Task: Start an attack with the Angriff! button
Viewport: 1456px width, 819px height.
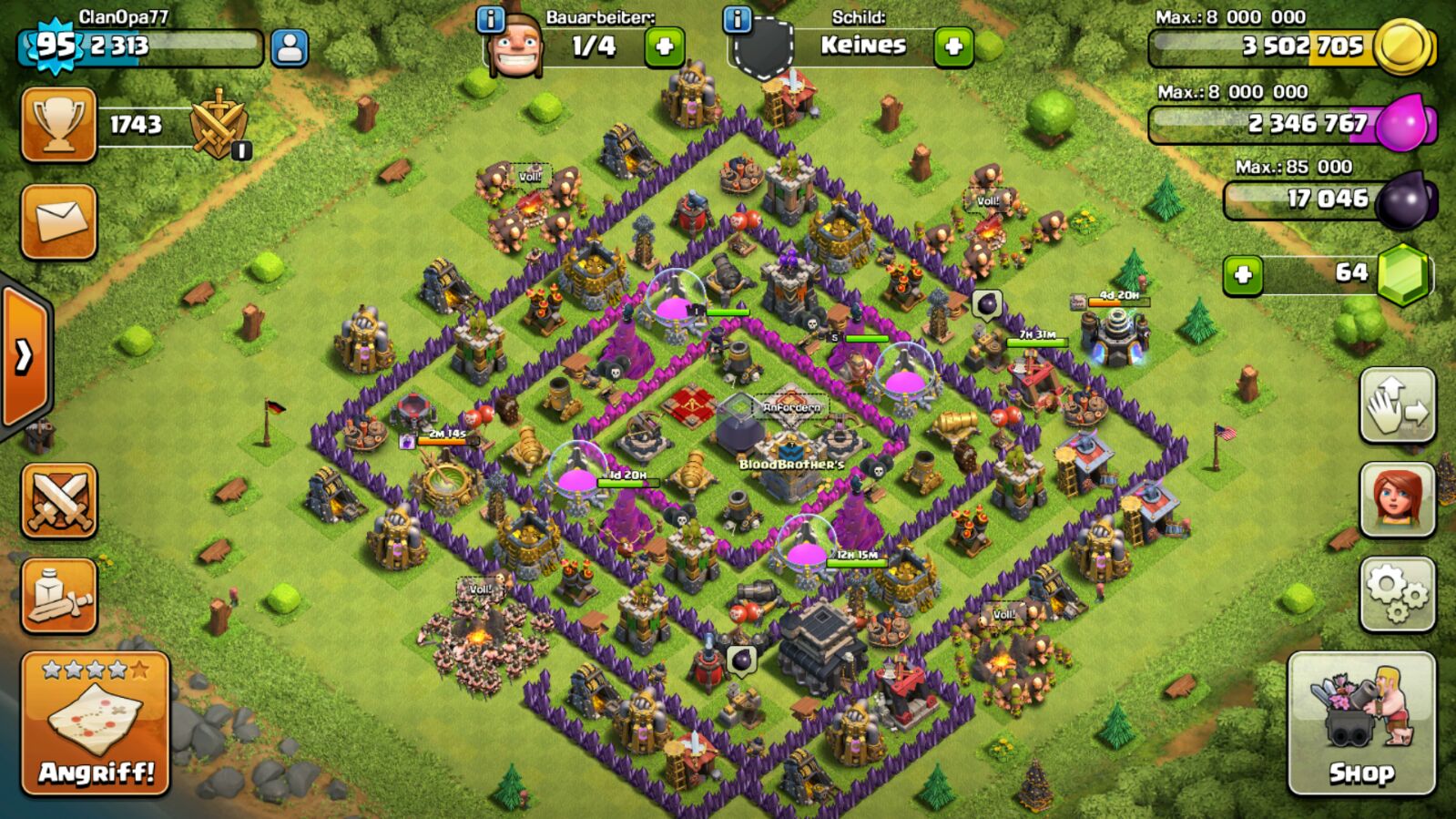Action: (96, 724)
